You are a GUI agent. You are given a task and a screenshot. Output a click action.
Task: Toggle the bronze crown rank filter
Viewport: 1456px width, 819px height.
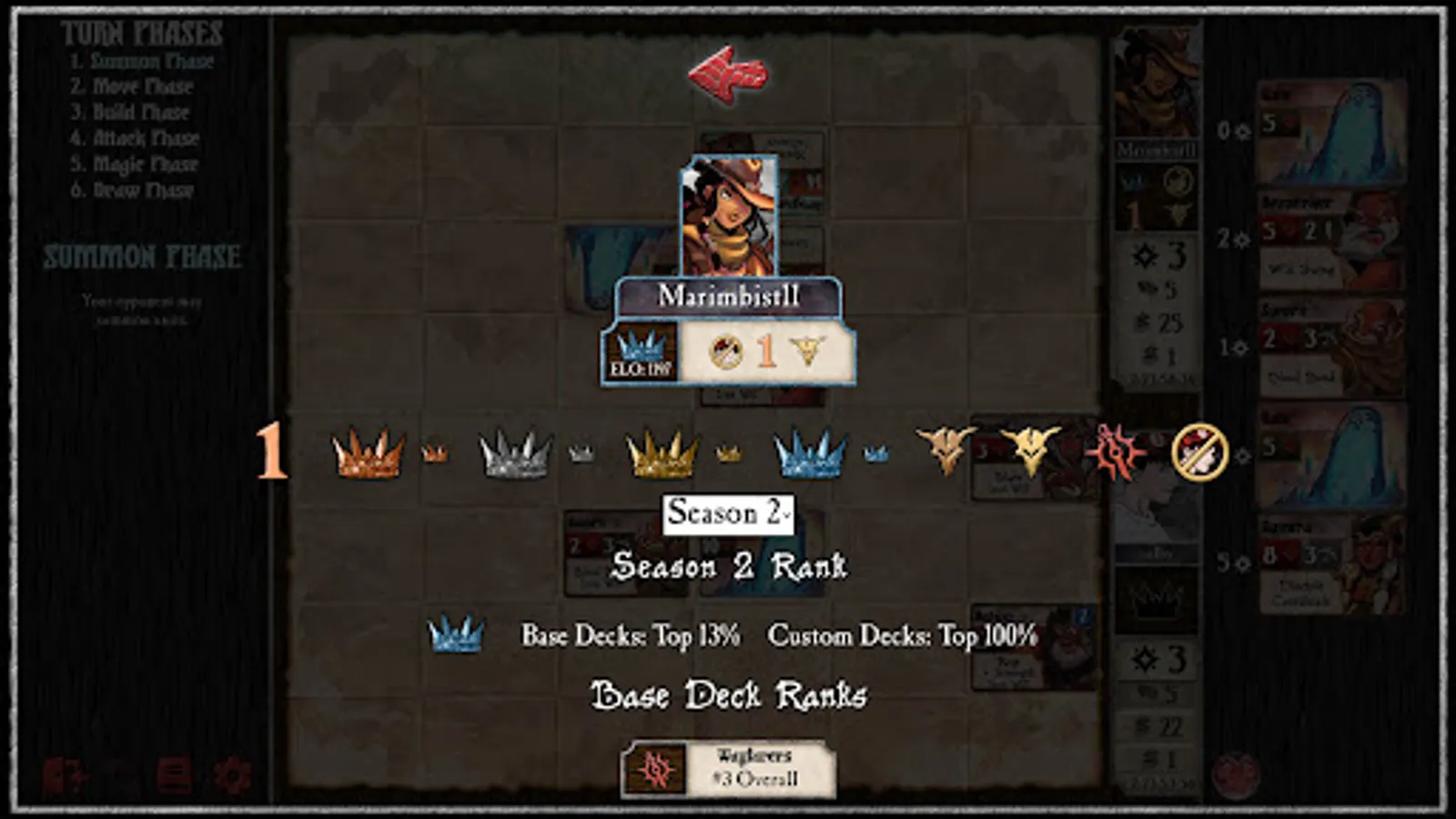tap(367, 453)
